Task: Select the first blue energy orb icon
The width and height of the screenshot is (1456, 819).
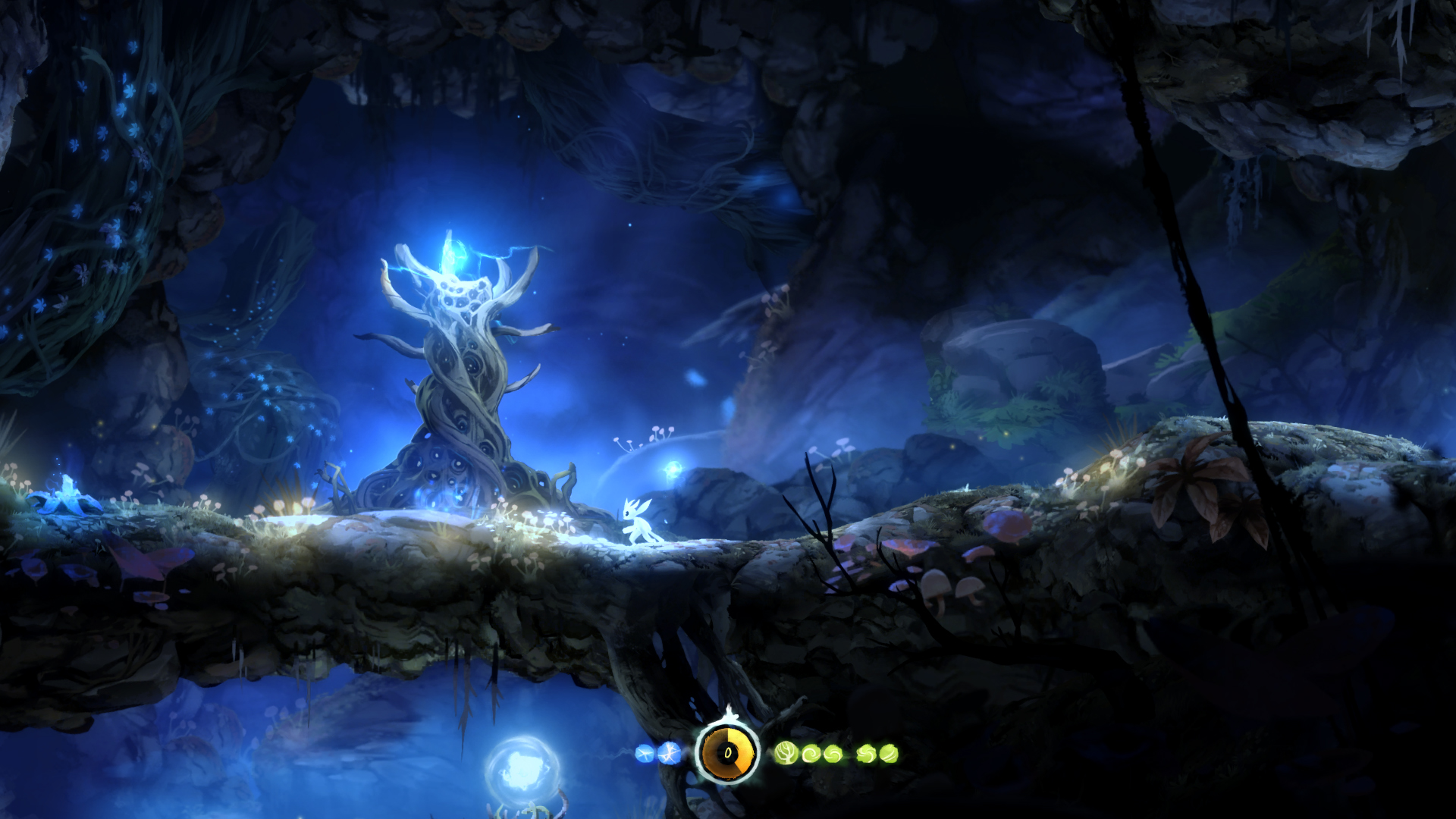Action: point(643,753)
